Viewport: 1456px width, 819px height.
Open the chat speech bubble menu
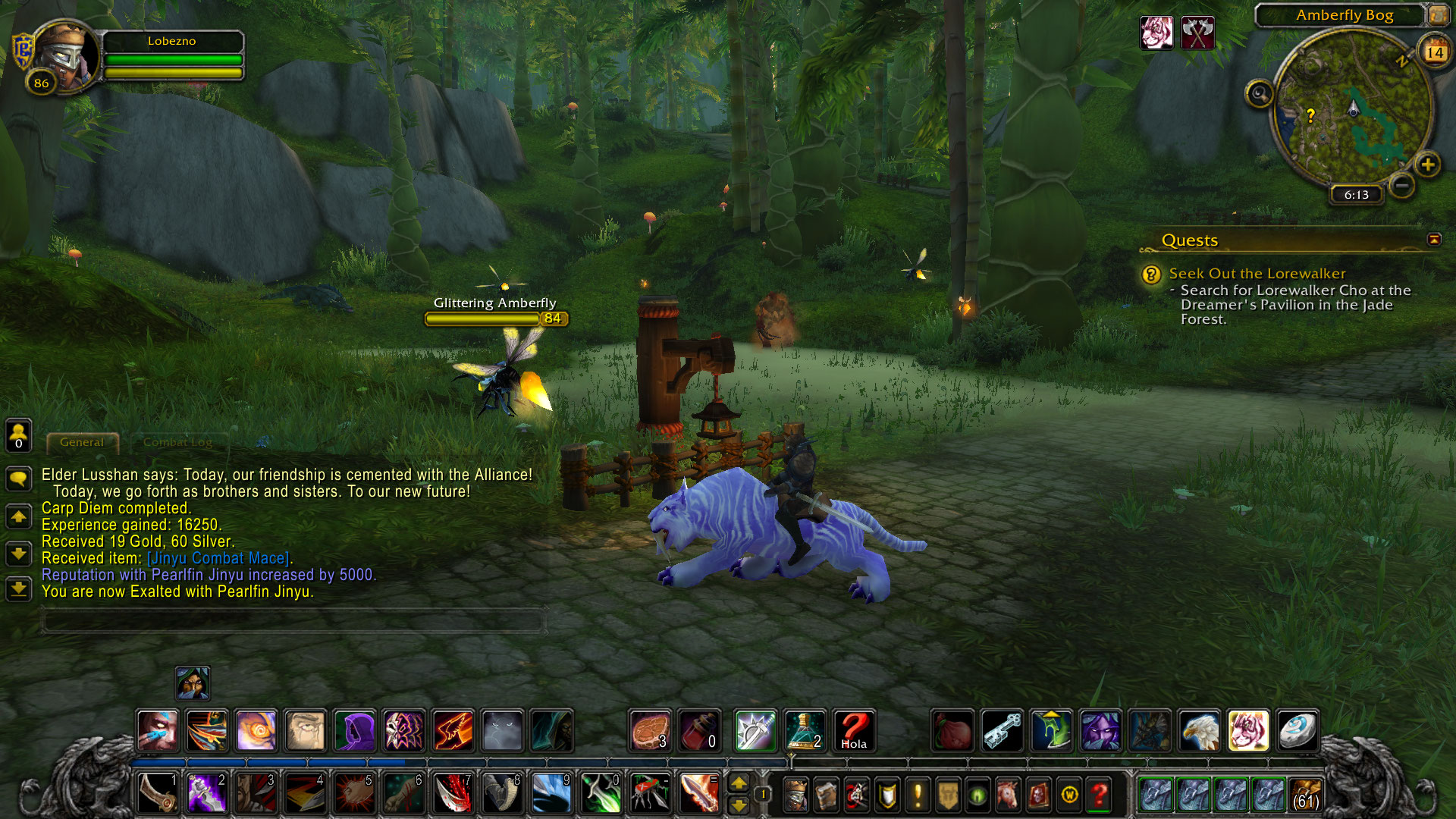coord(18,478)
